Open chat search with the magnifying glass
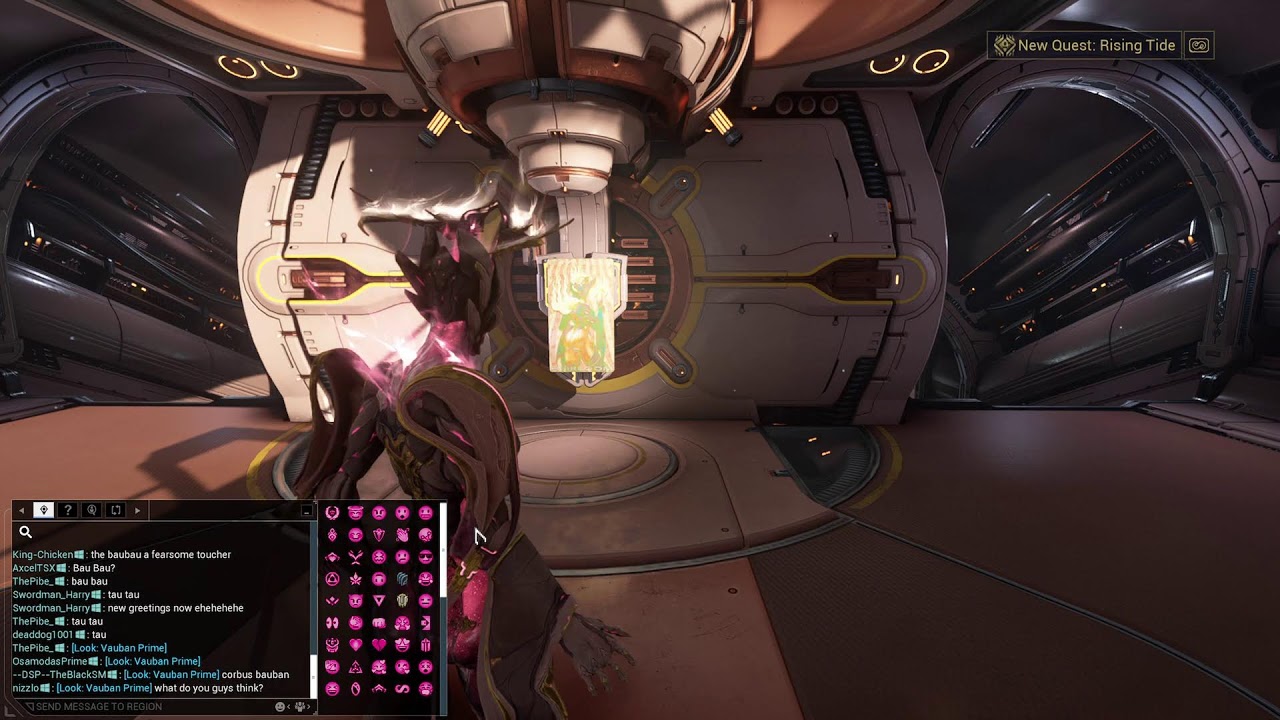Image resolution: width=1280 pixels, height=720 pixels. [26, 533]
